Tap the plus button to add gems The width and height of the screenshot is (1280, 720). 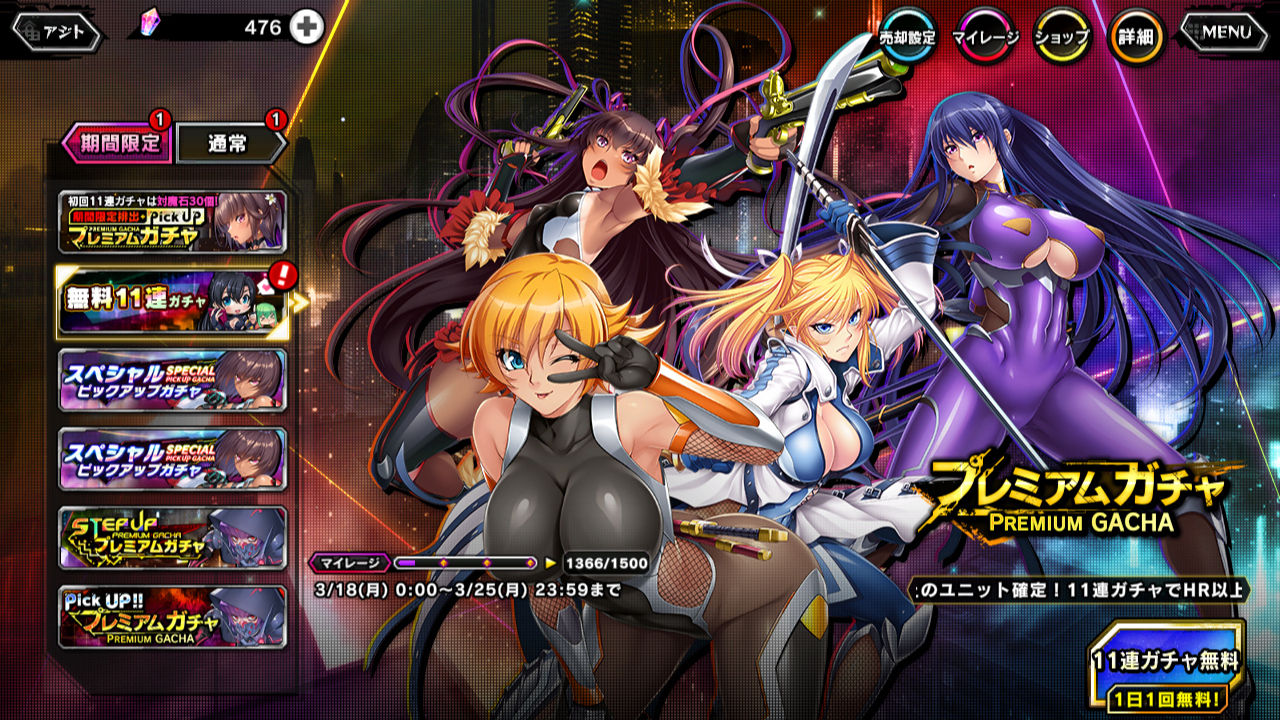pos(307,28)
